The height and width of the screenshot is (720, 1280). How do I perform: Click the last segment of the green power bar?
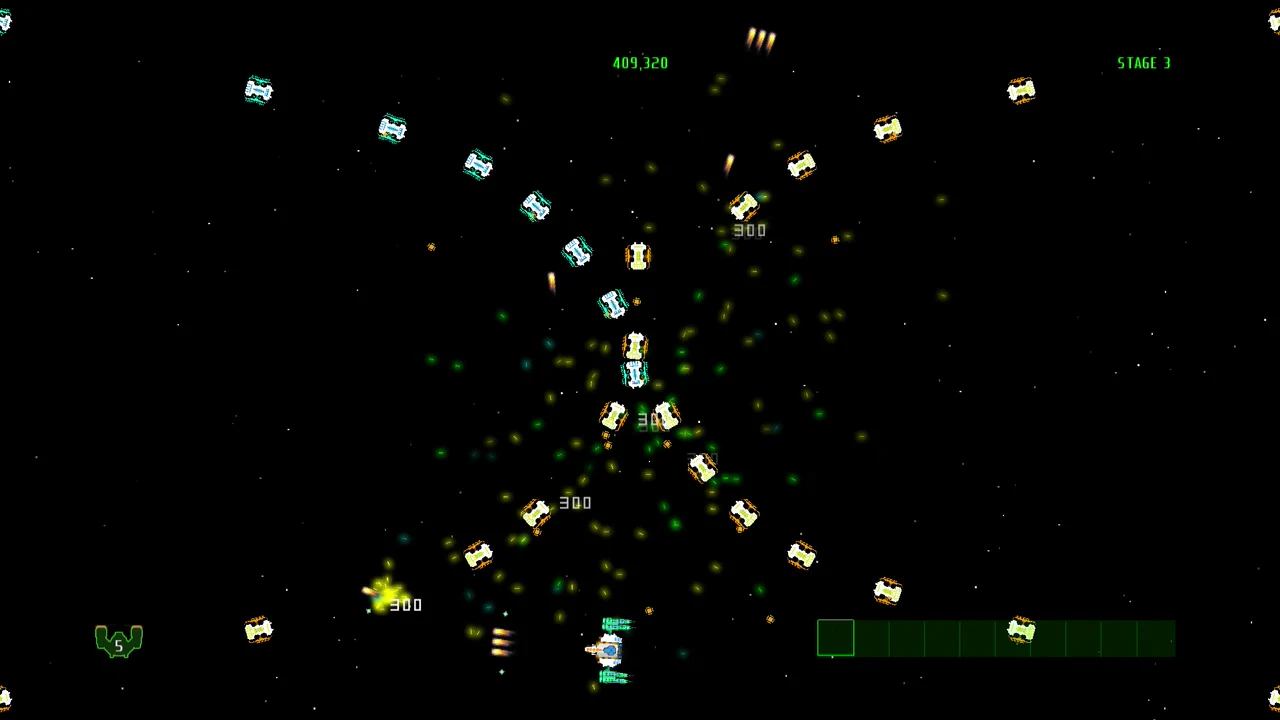(x=1157, y=639)
